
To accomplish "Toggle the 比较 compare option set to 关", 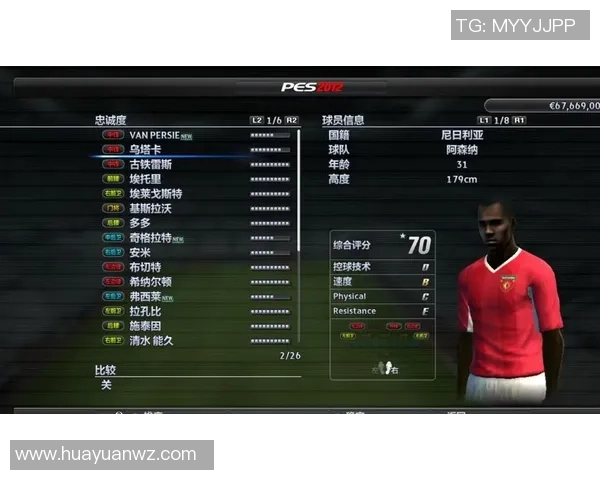I will click(107, 385).
